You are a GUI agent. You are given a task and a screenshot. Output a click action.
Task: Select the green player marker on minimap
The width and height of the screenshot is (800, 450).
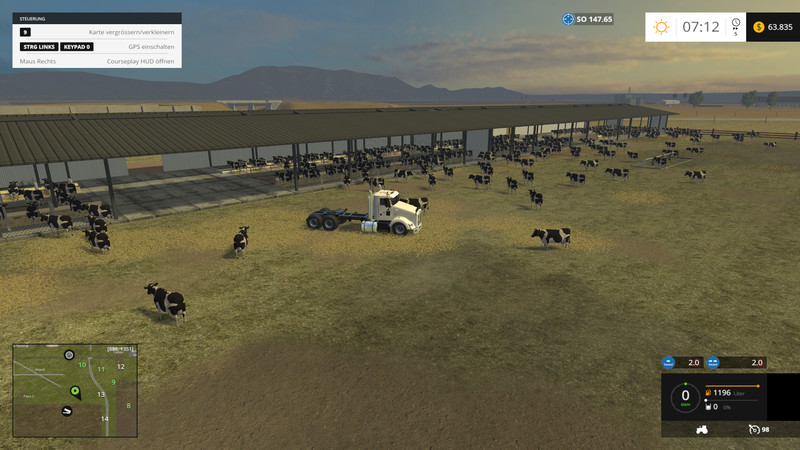74,389
